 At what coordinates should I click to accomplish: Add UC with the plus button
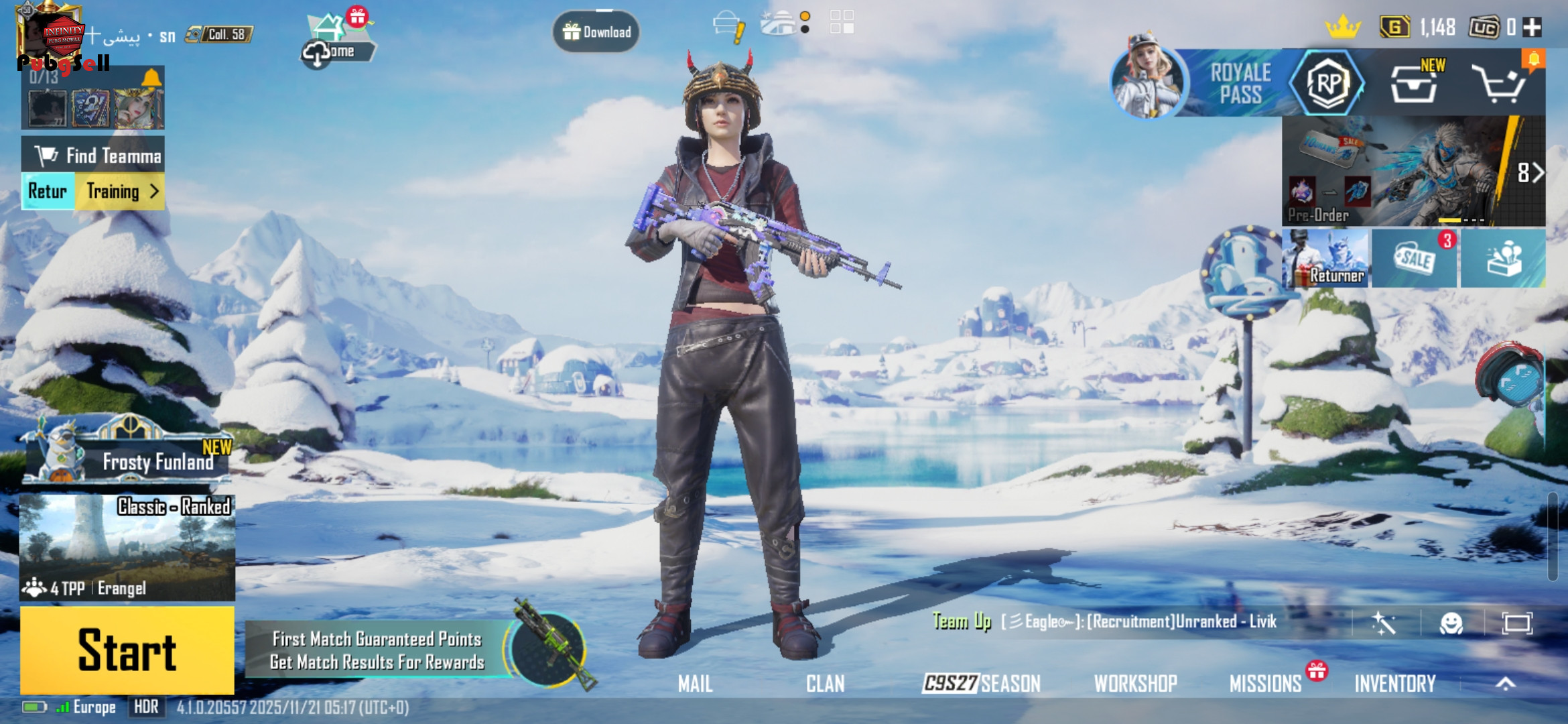click(x=1532, y=27)
